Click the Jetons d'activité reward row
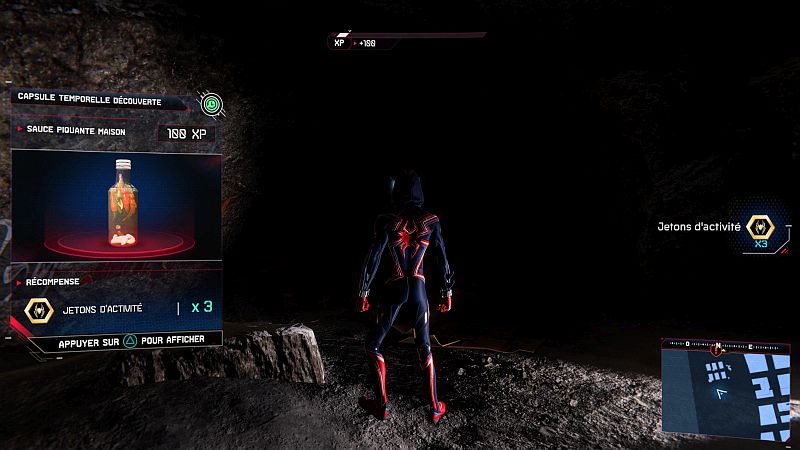Viewport: 800px width, 450px height. pos(118,308)
